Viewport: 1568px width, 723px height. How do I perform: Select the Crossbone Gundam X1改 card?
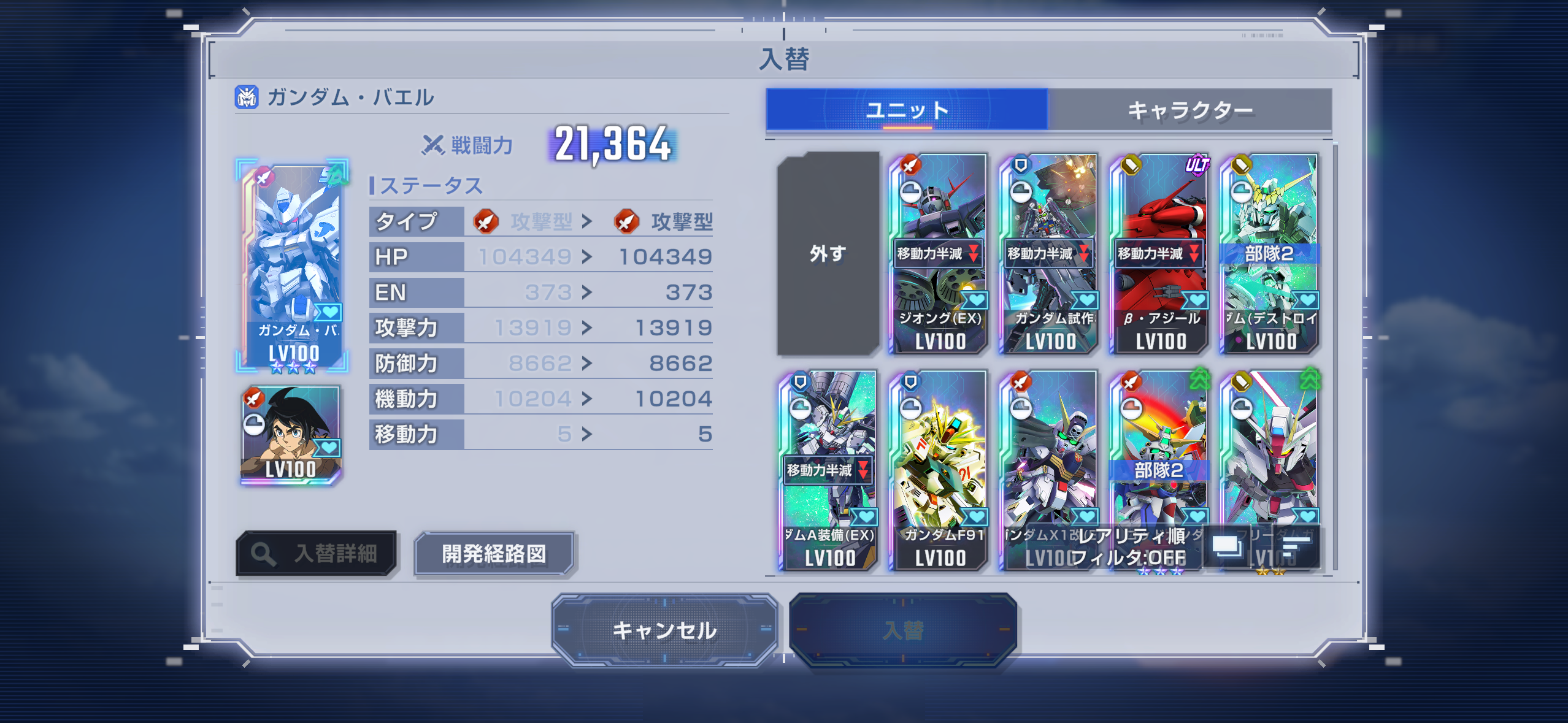pyautogui.click(x=1049, y=454)
